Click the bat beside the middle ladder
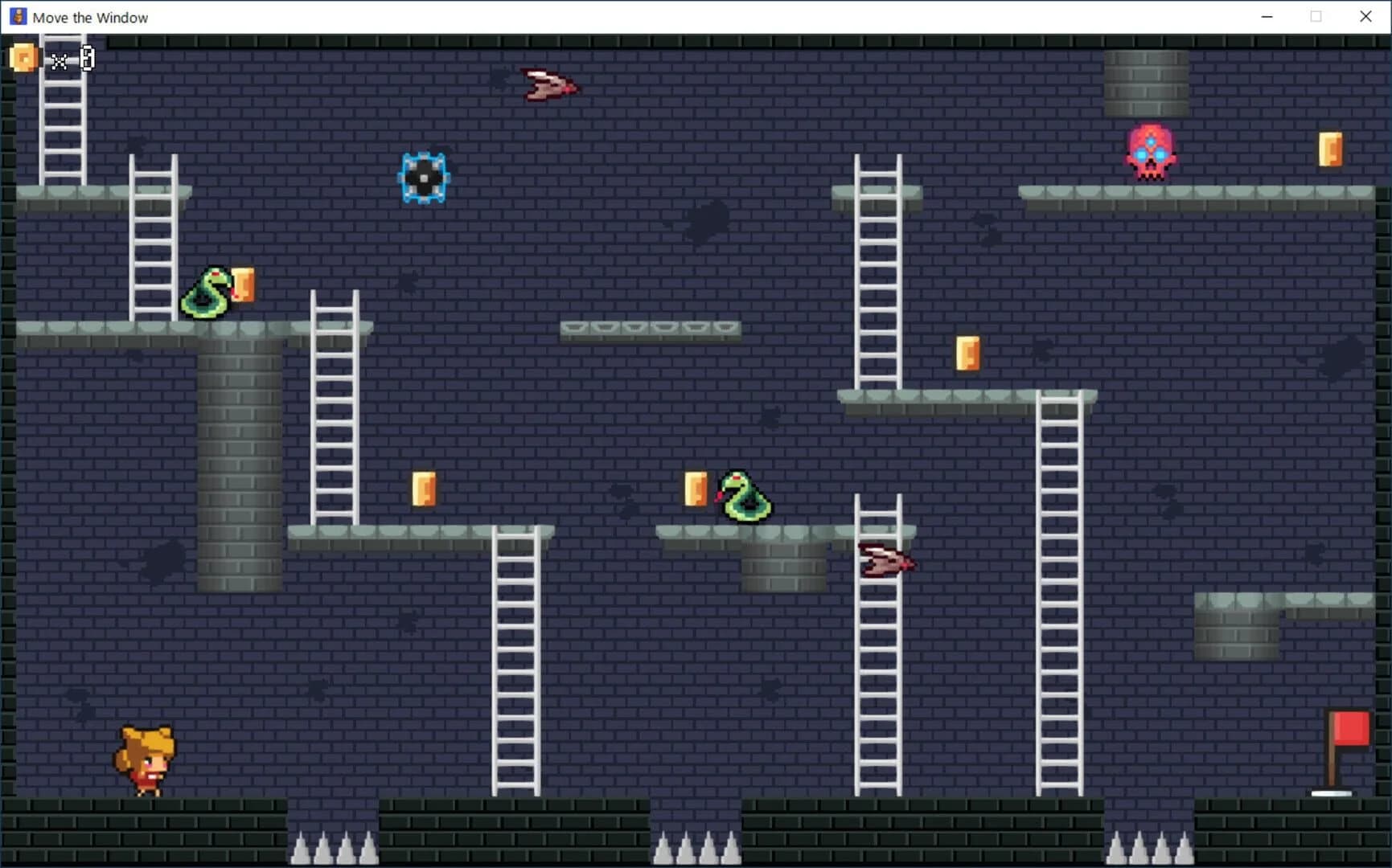 (888, 560)
